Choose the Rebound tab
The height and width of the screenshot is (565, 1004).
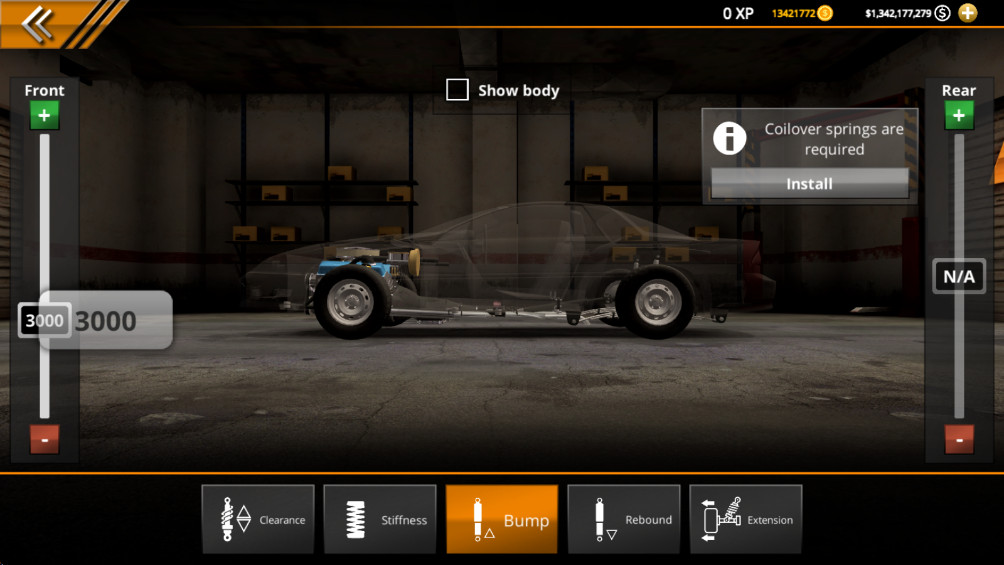click(x=624, y=519)
